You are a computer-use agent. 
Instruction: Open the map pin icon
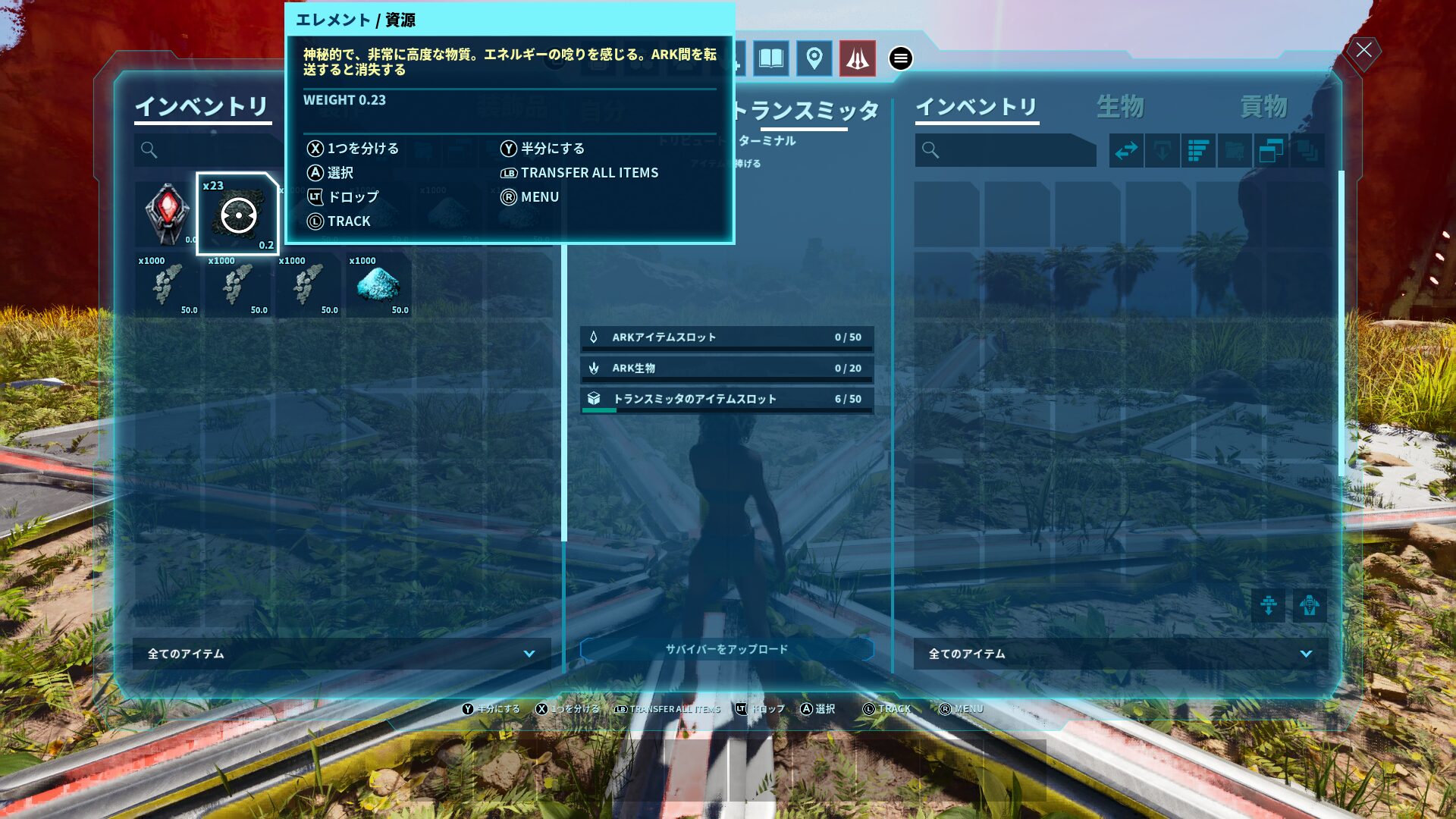[814, 58]
